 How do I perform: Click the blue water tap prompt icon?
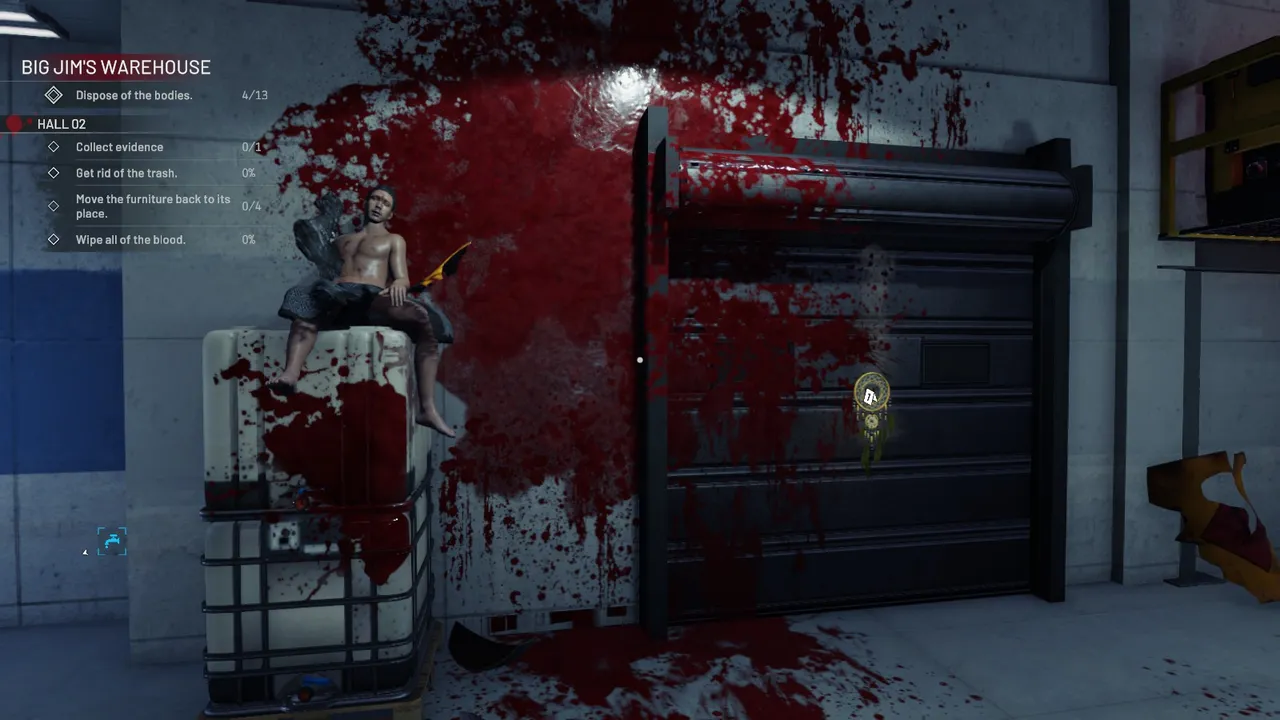point(111,541)
